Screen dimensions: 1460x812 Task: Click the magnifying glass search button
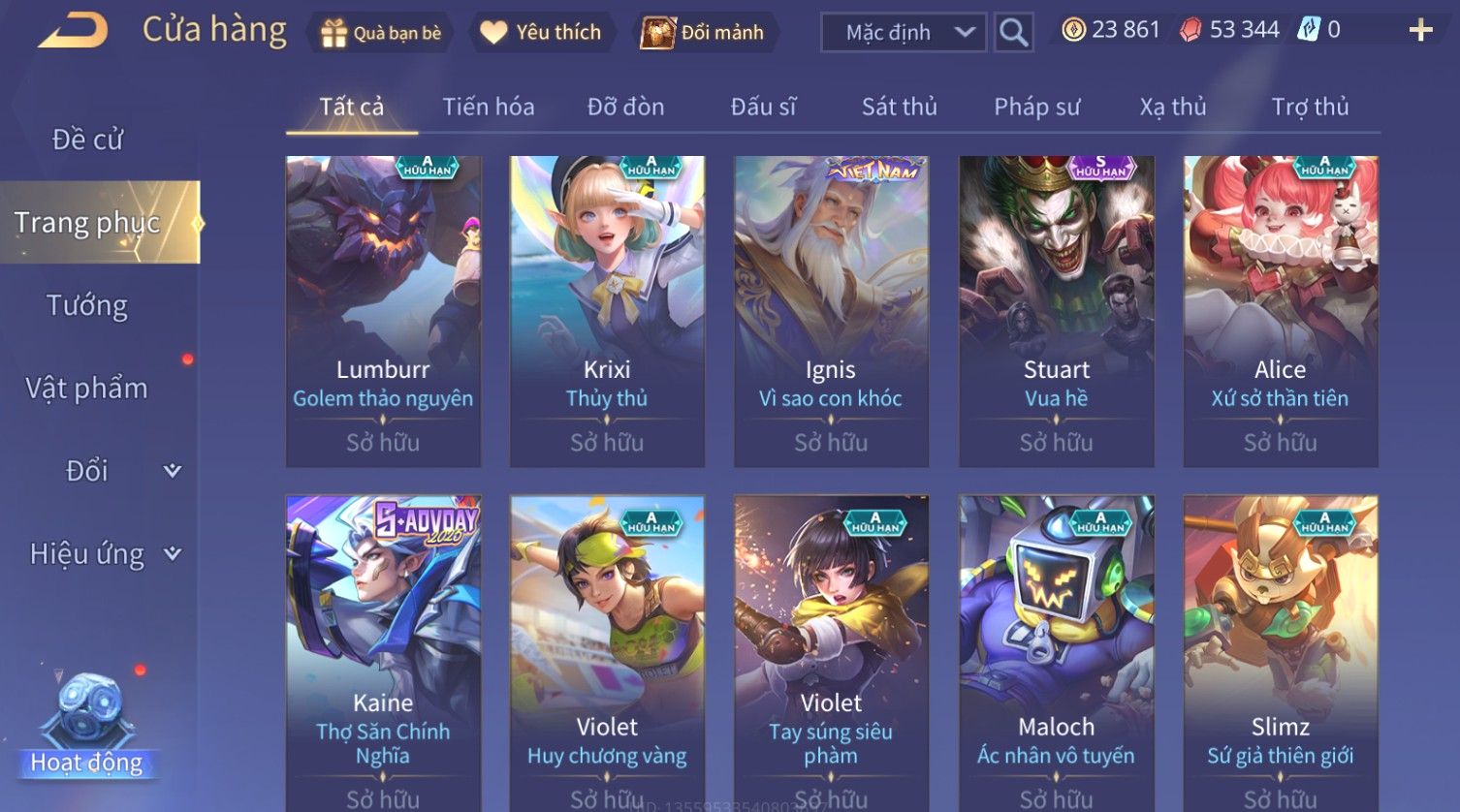[1013, 33]
